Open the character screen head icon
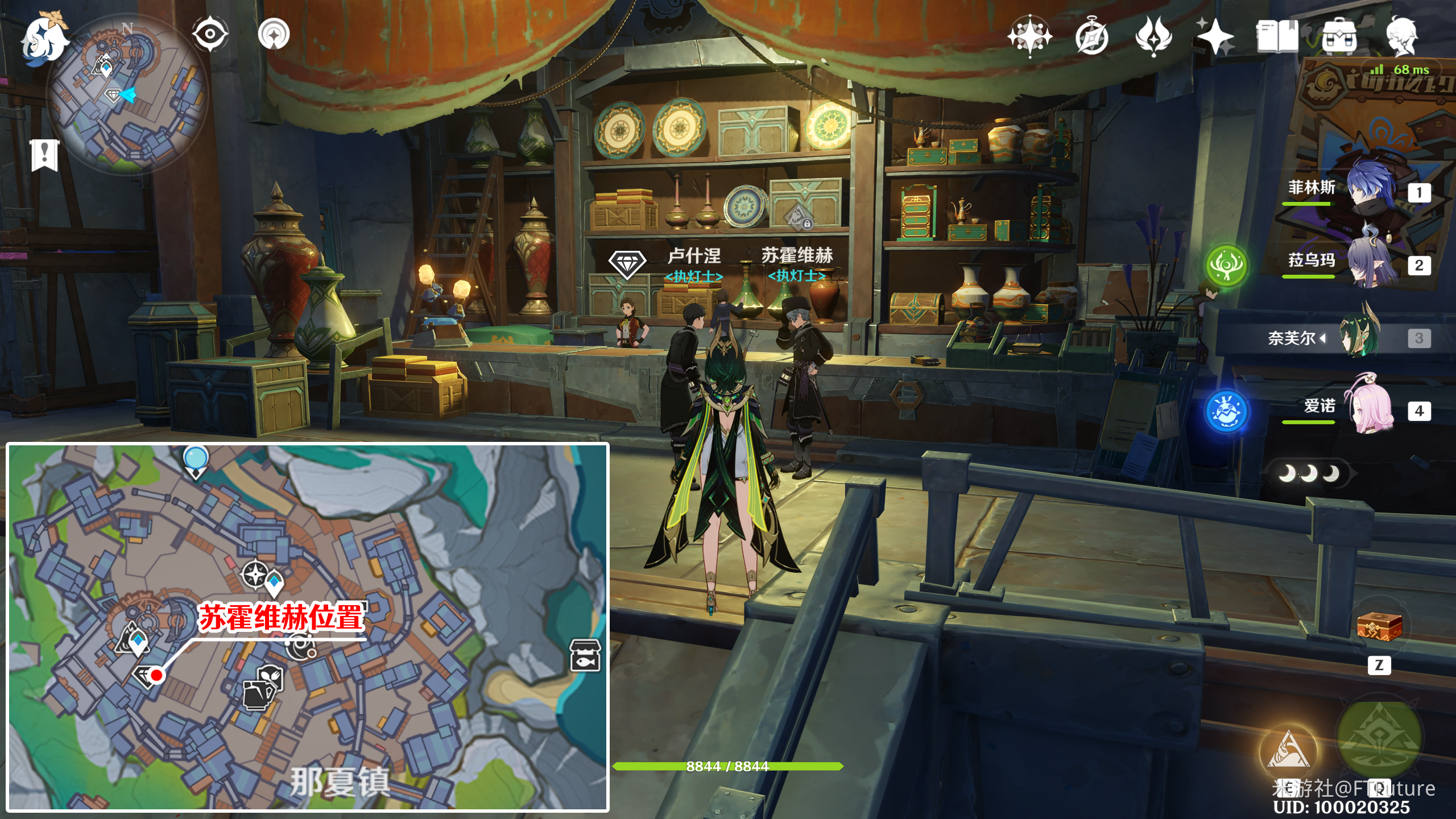1456x819 pixels. tap(1401, 36)
